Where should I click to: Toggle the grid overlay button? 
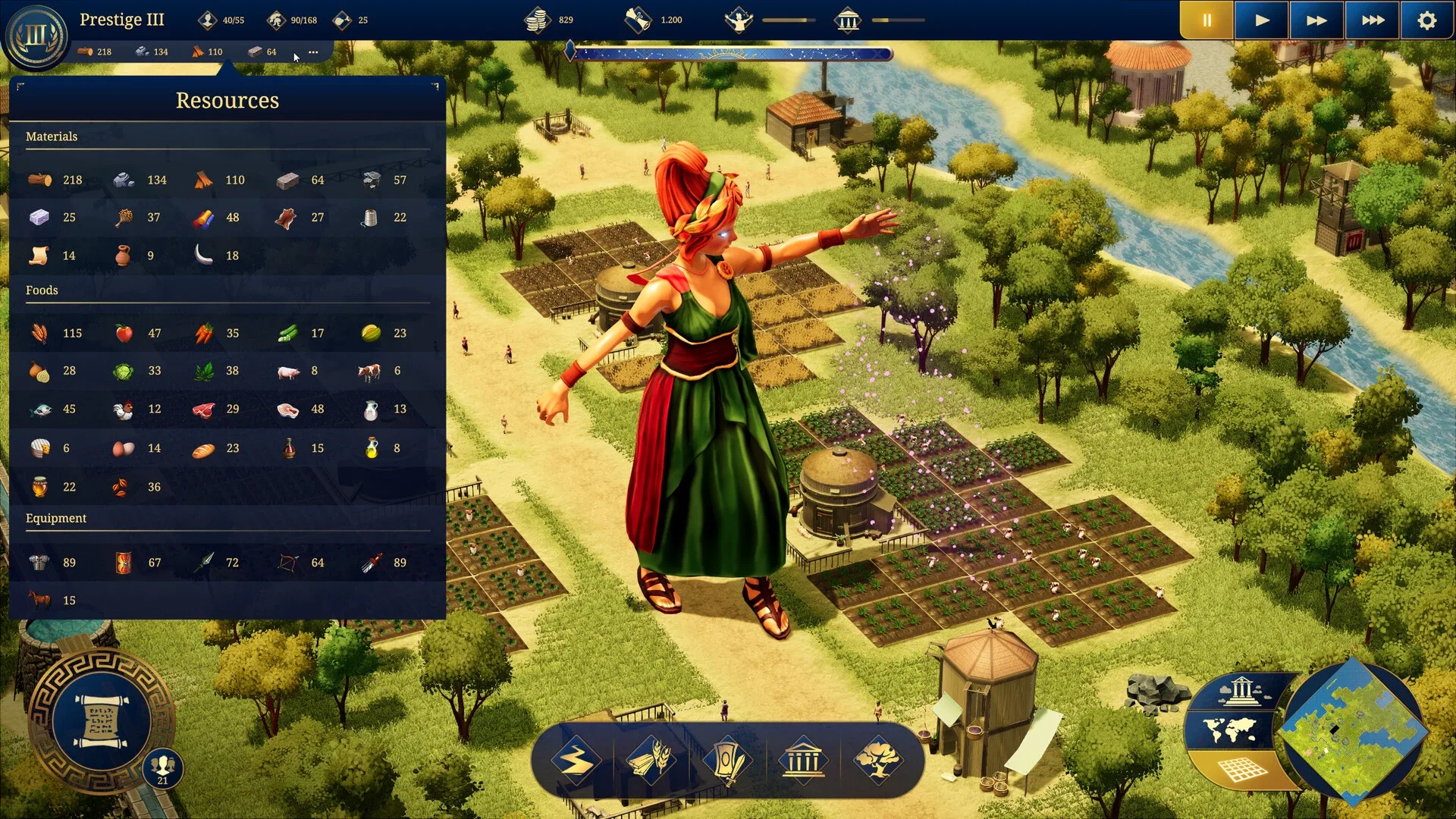[1242, 770]
